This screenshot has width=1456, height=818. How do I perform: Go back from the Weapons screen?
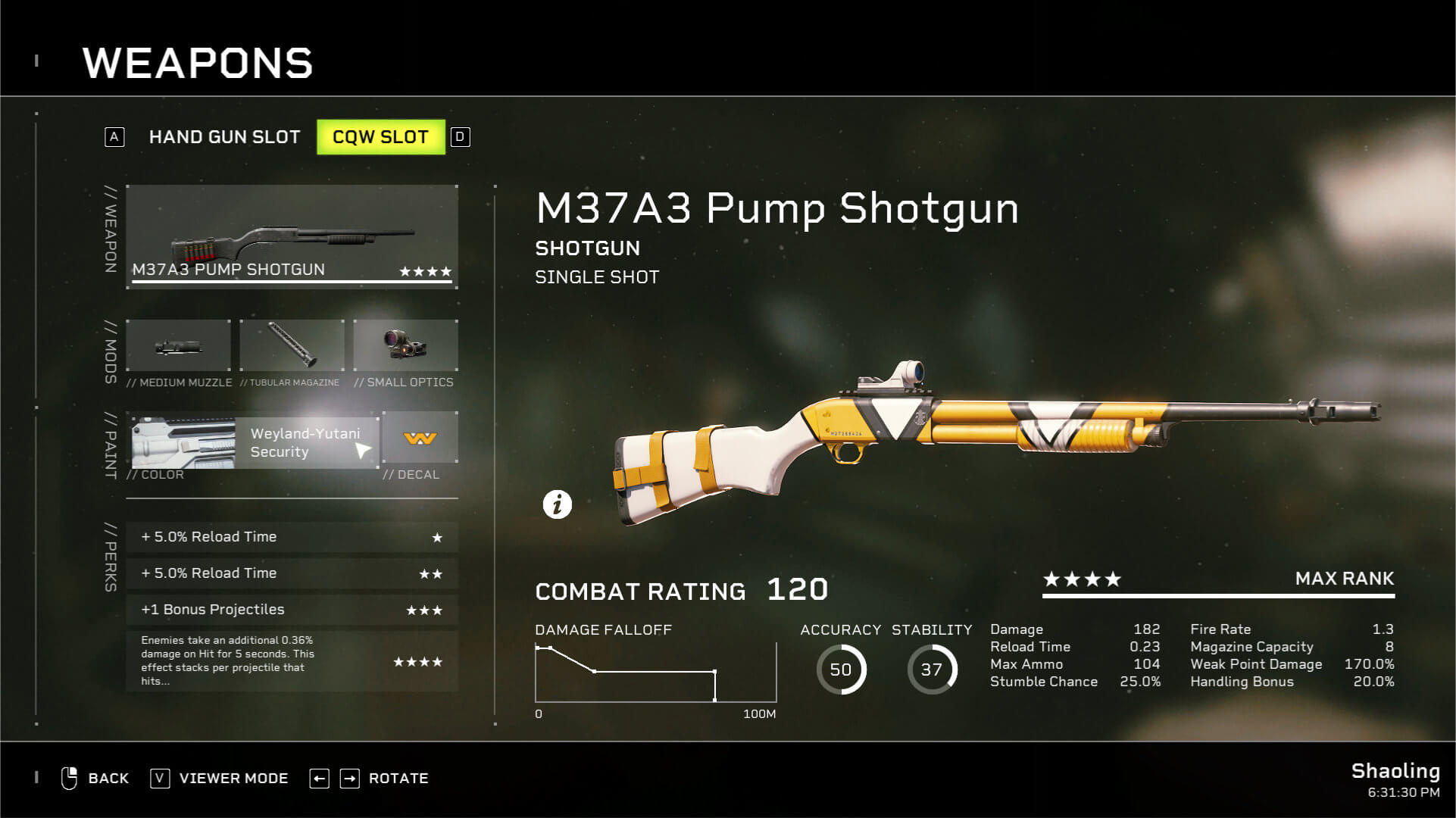pos(95,779)
